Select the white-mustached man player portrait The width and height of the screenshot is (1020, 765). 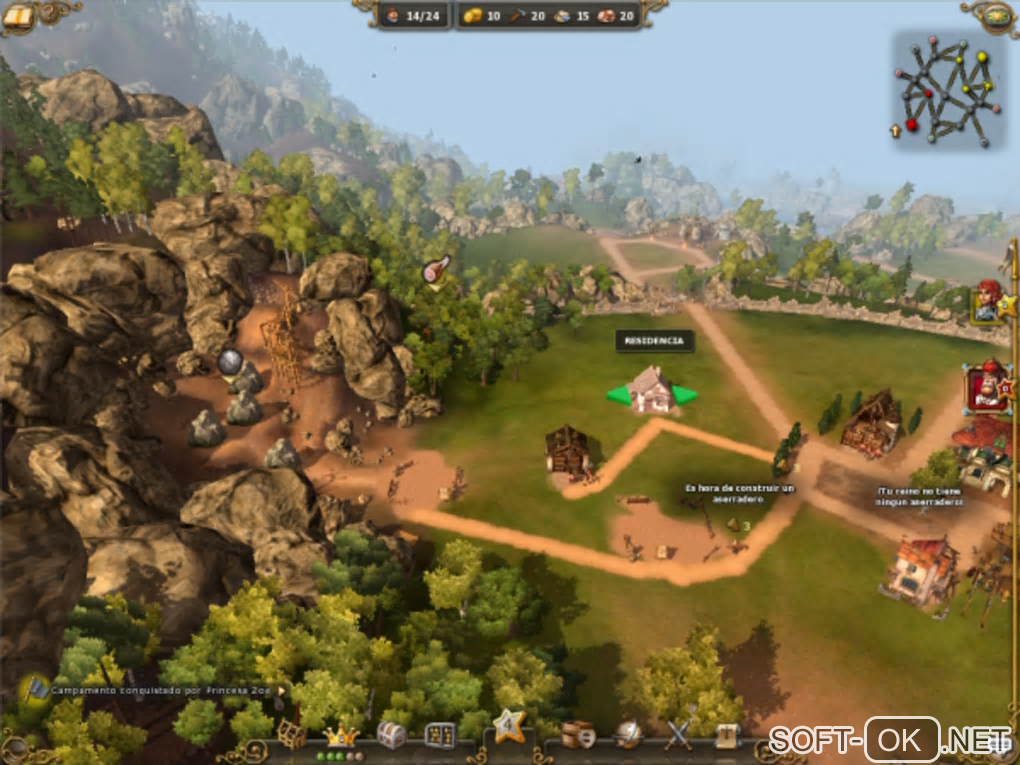(985, 388)
